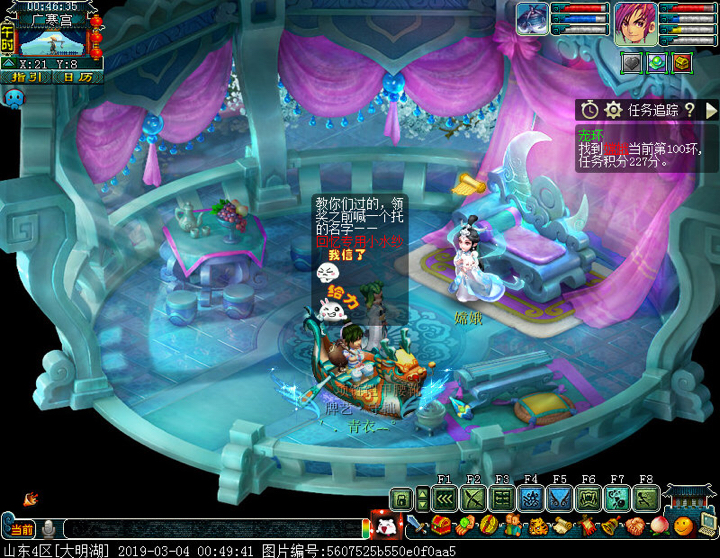The image size is (720, 558).
Task: Open the tiger head icon in bottom menu
Action: coord(537,525)
